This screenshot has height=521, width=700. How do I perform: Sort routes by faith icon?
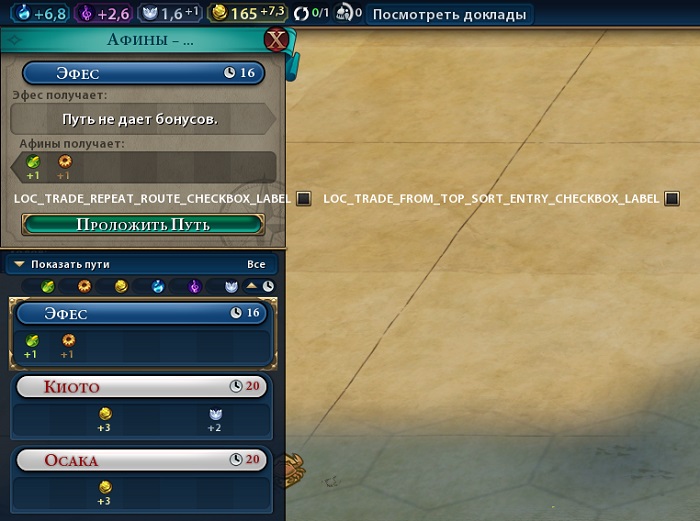(230, 286)
